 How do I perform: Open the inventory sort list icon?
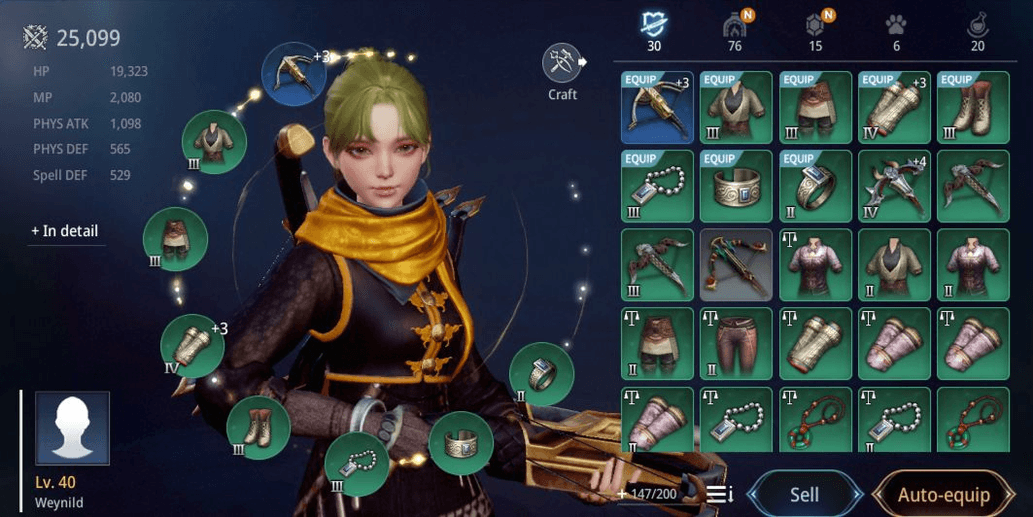720,494
